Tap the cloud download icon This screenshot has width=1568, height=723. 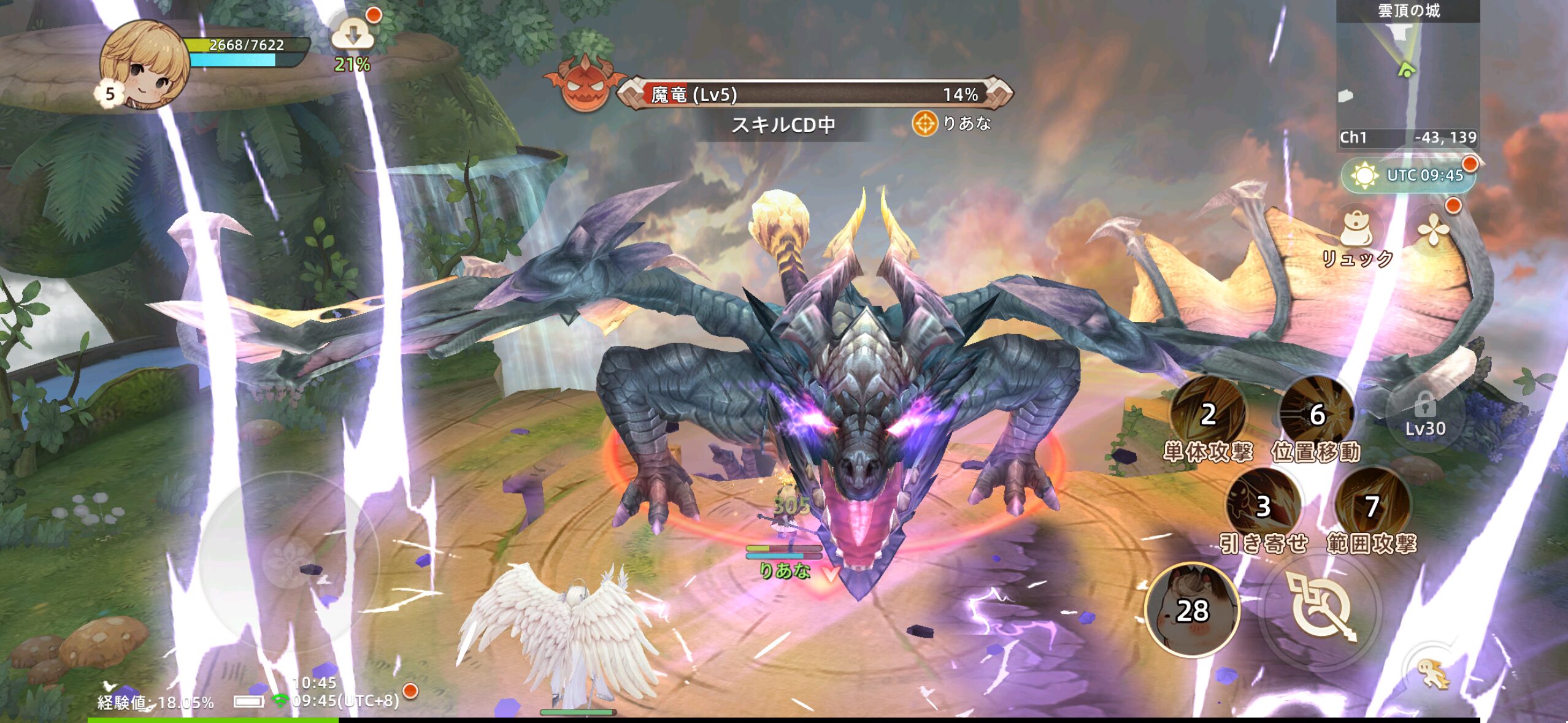point(352,36)
